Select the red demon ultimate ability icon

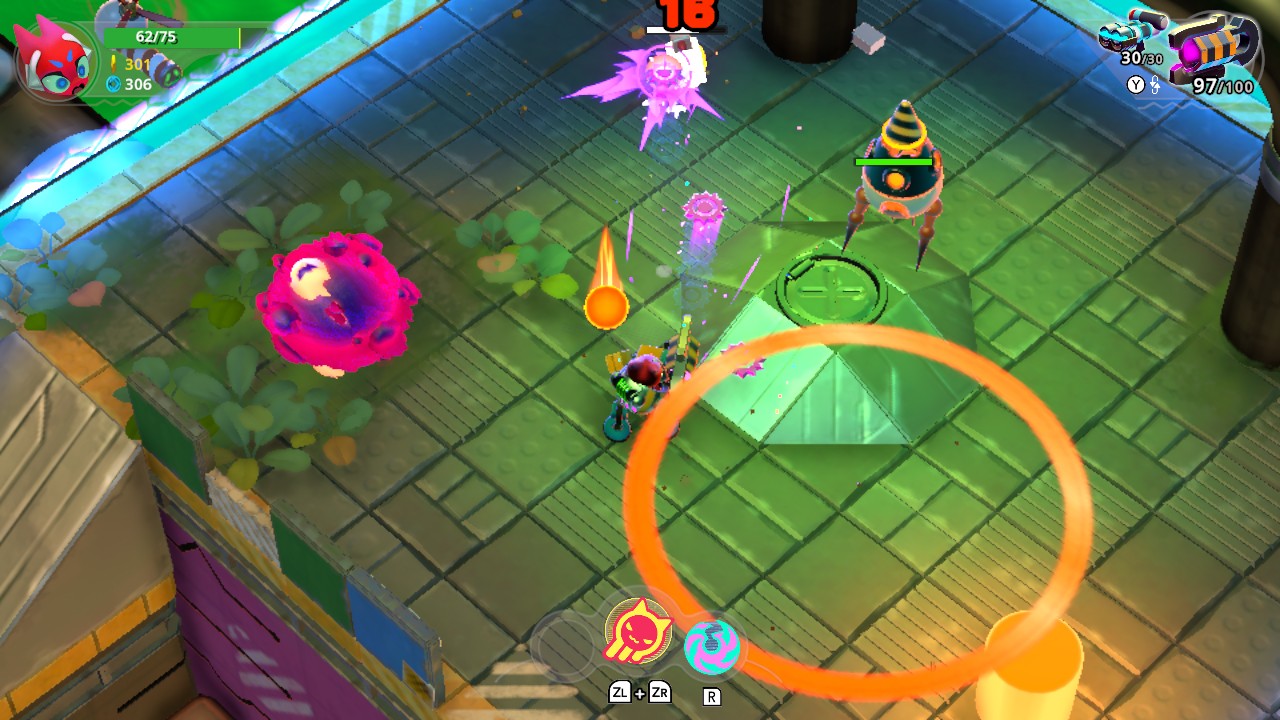click(638, 632)
